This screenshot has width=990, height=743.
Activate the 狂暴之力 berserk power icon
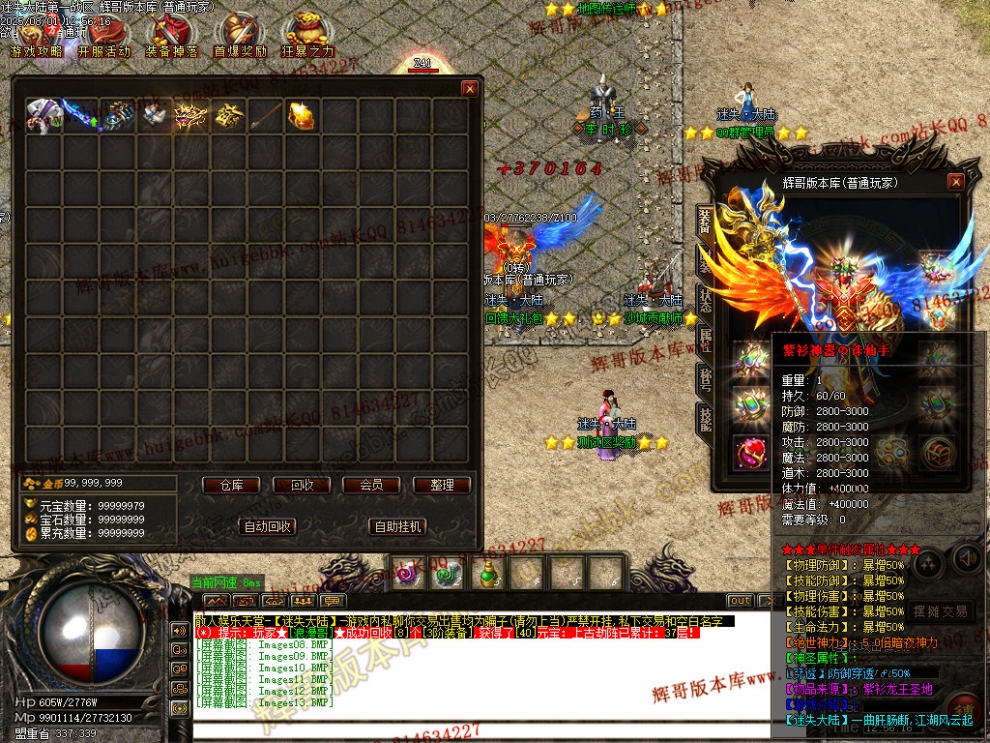point(308,38)
